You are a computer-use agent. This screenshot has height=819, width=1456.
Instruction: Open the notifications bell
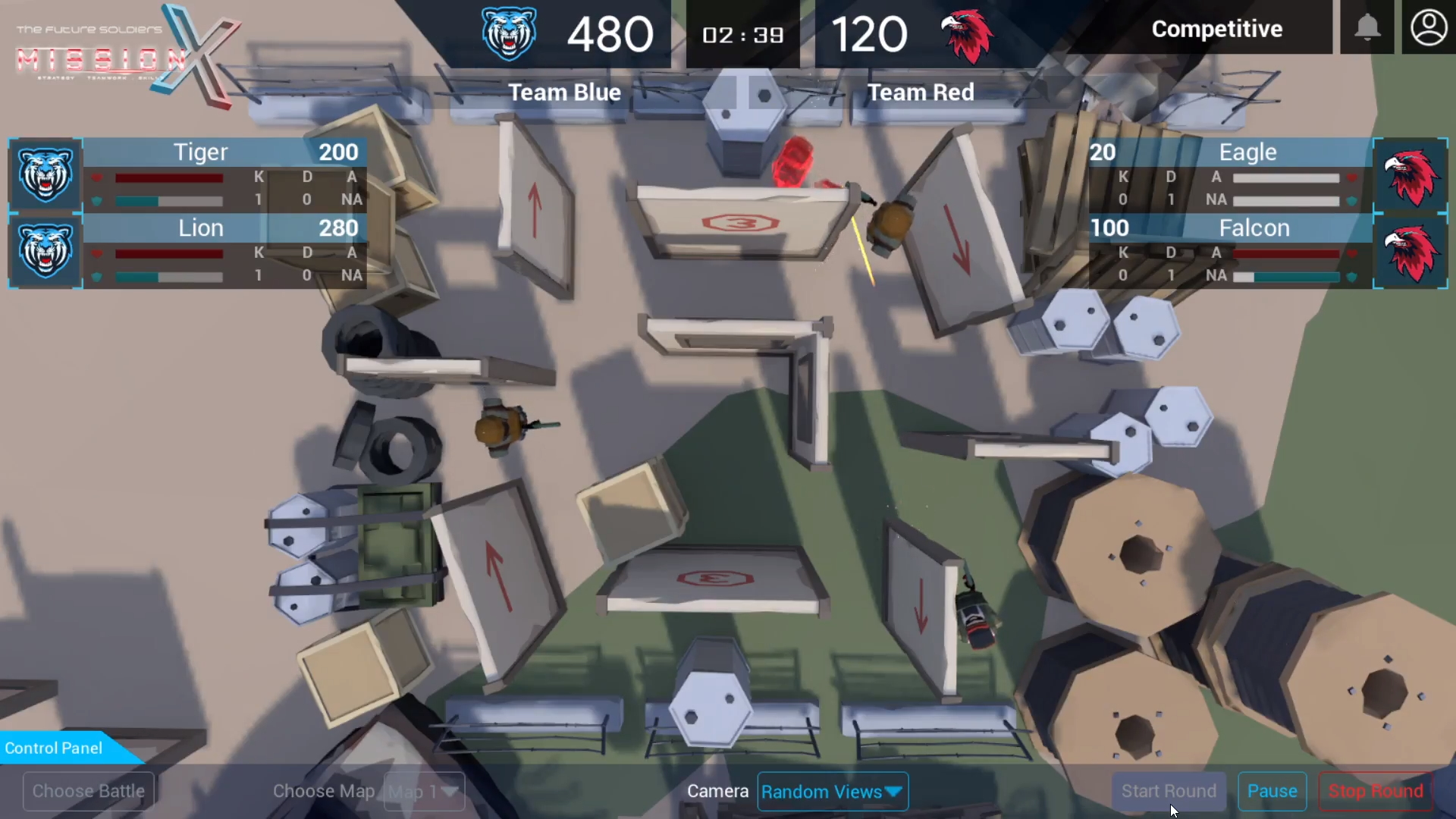tap(1367, 28)
